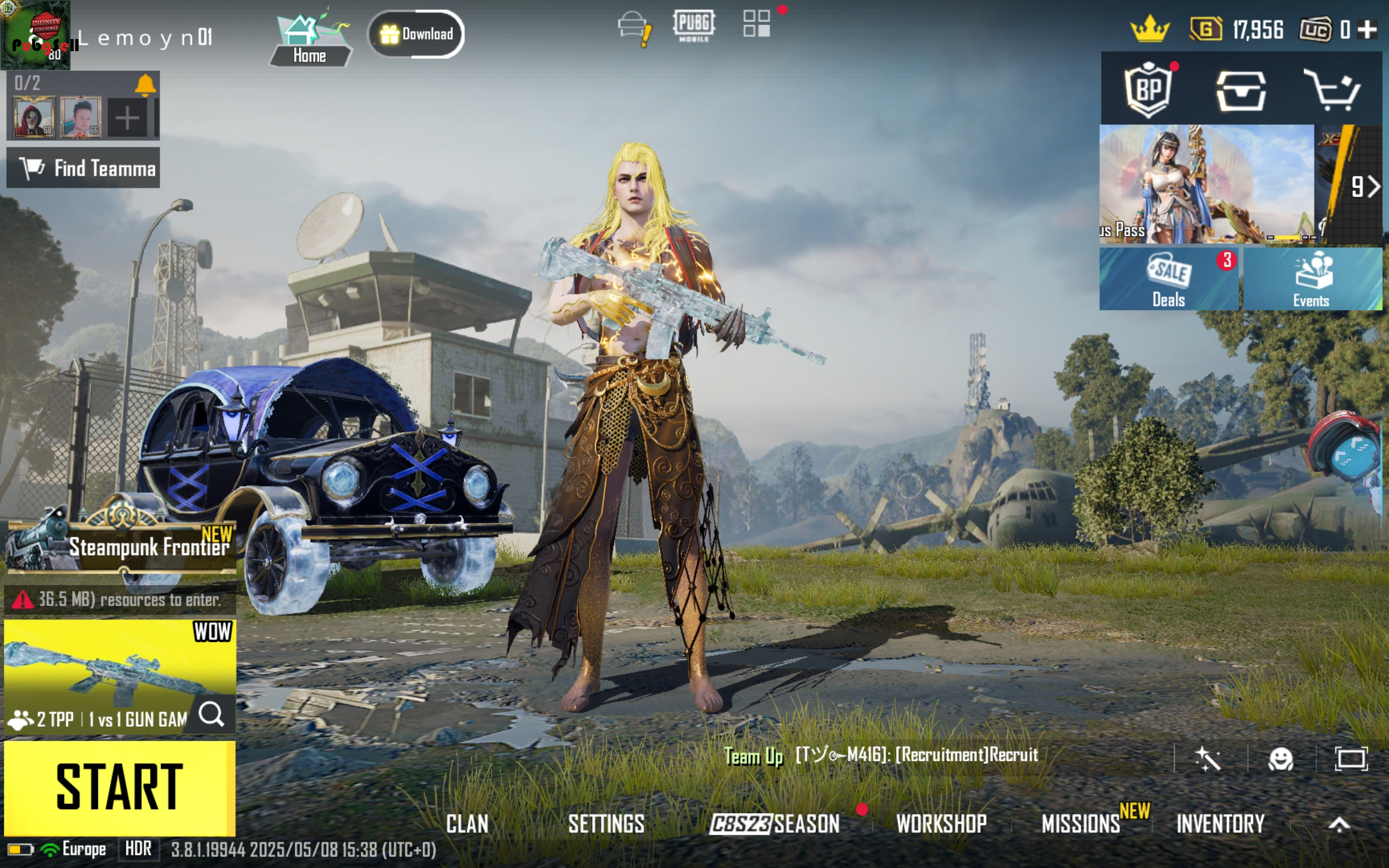
Task: Open Find Teammates panel
Action: [83, 168]
